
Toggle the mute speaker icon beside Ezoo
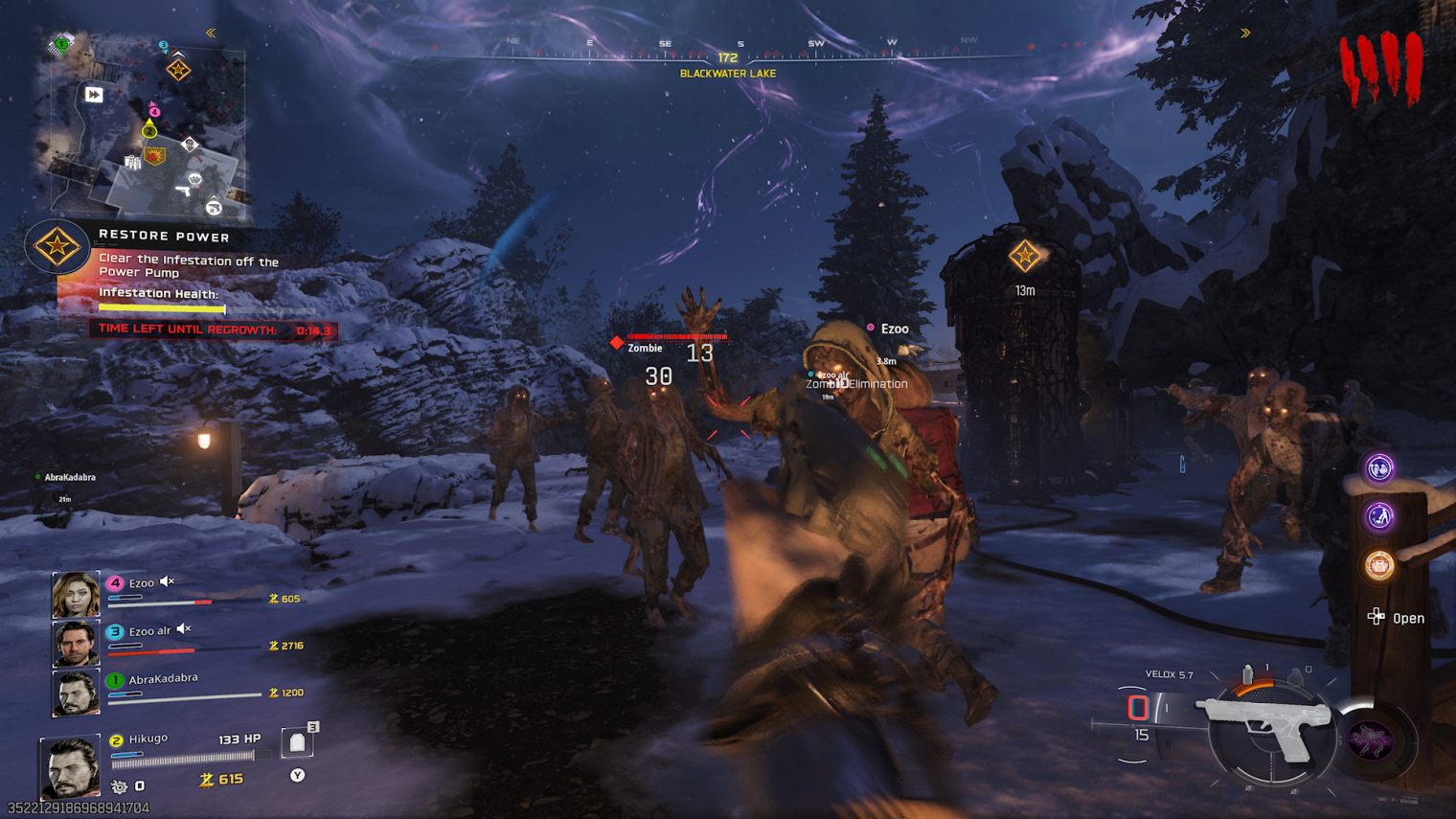(x=168, y=581)
